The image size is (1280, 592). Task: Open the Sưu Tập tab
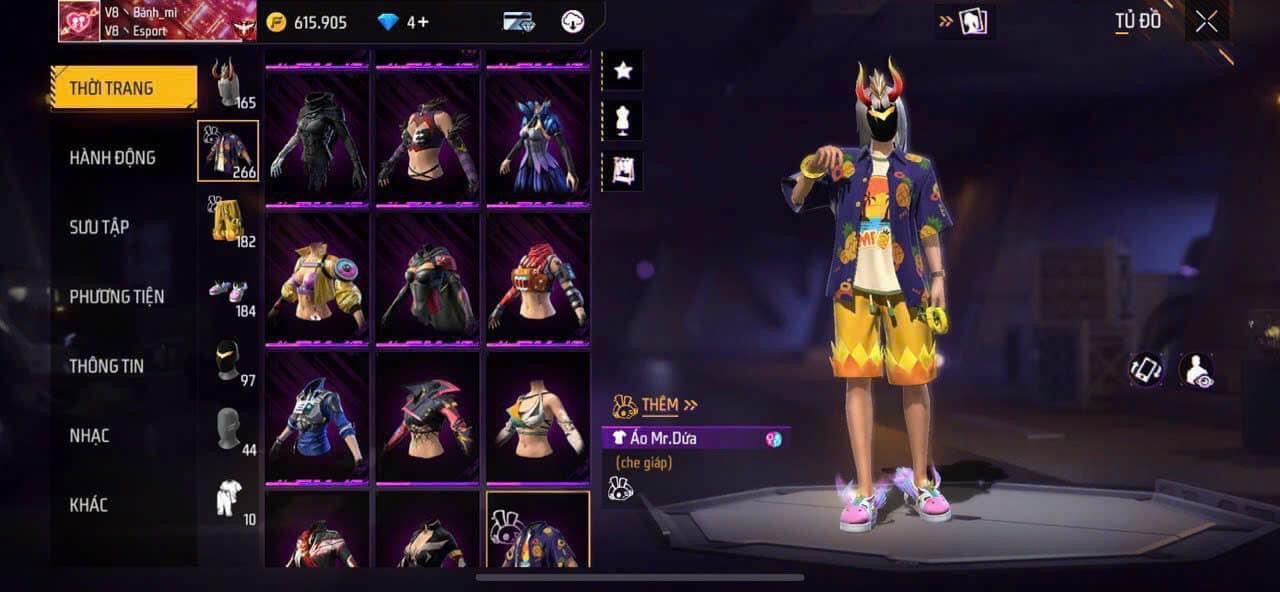coord(99,227)
